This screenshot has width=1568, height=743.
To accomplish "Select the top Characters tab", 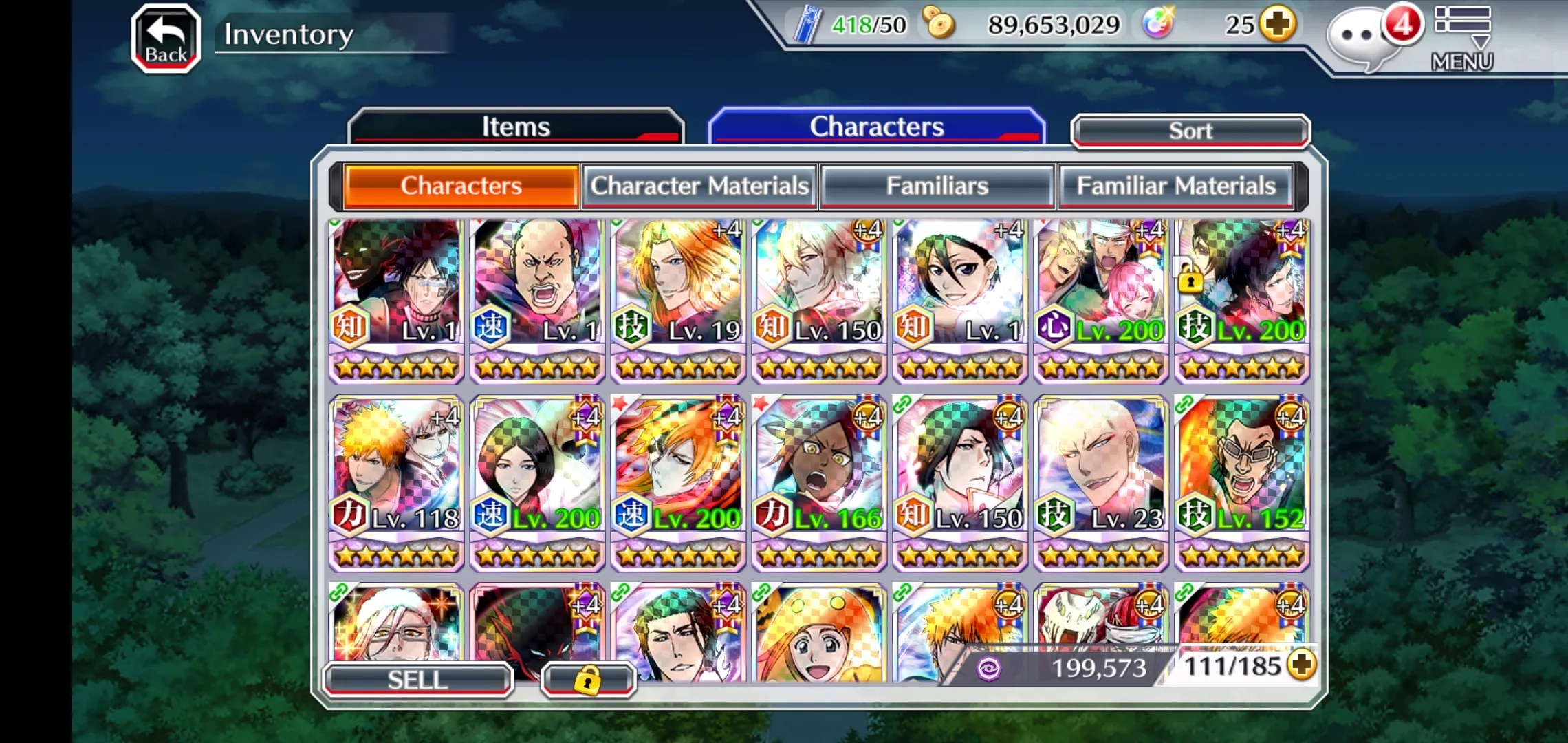I will pyautogui.click(x=876, y=127).
